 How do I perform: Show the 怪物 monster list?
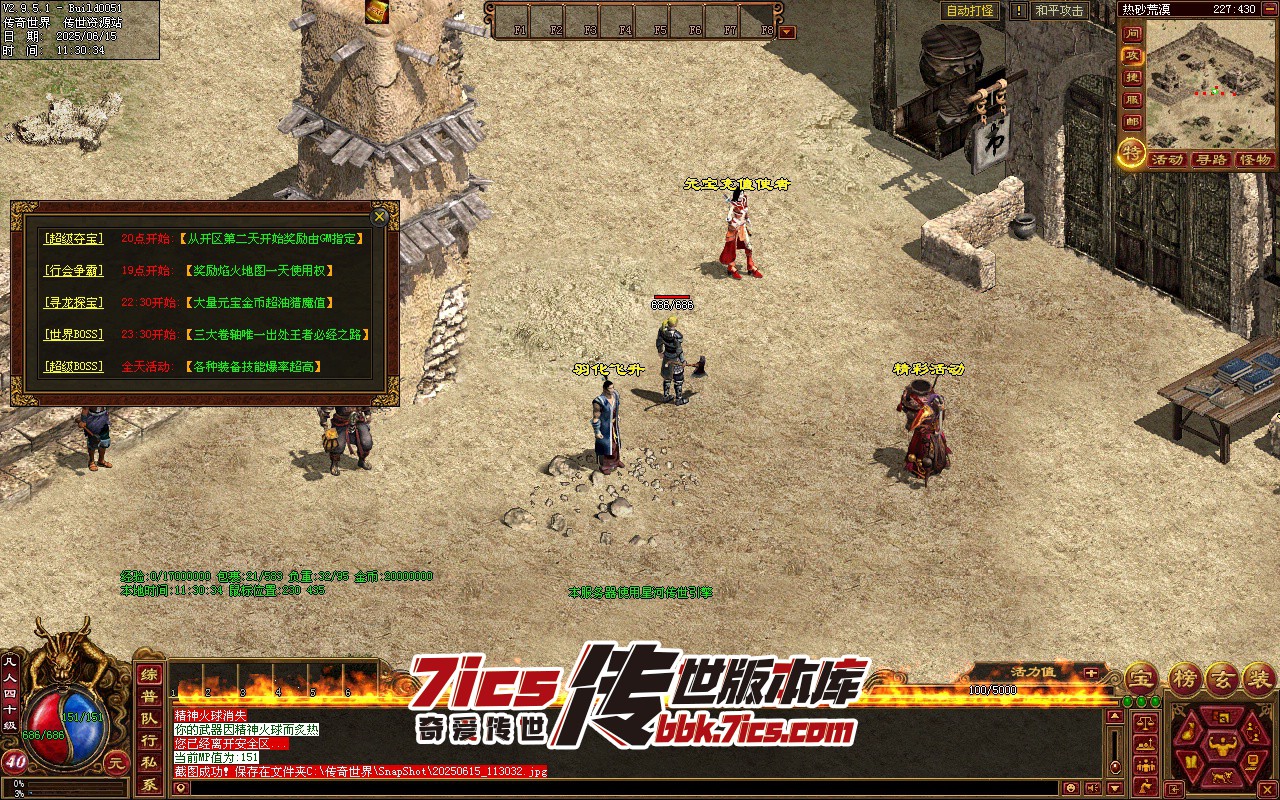[x=1254, y=160]
